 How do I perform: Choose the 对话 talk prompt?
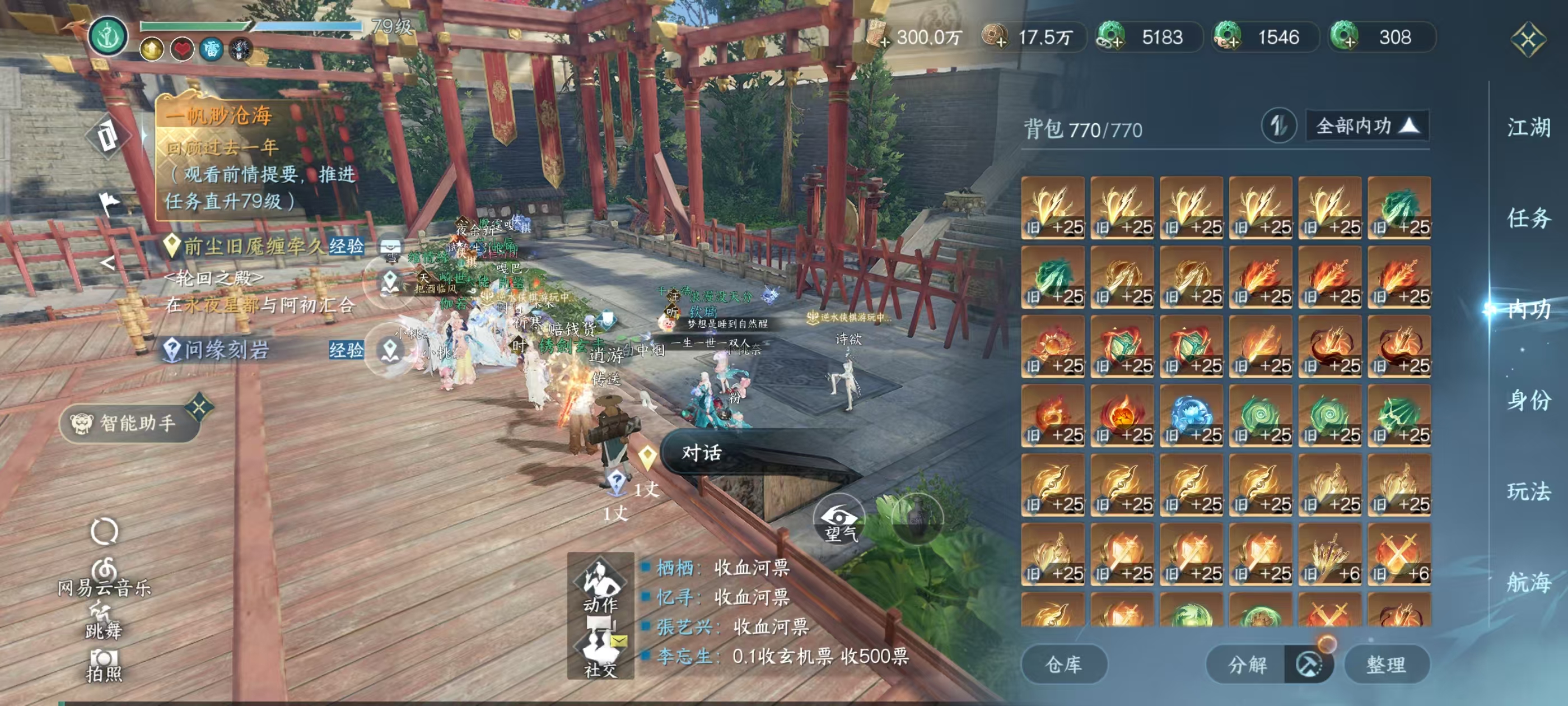701,453
